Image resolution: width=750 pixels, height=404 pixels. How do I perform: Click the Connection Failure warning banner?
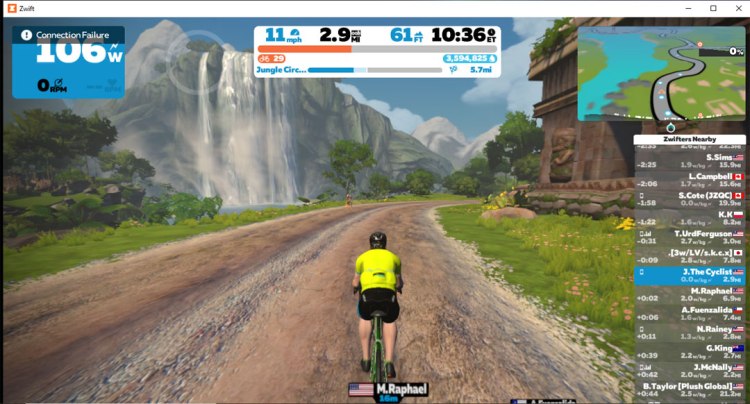coord(68,35)
